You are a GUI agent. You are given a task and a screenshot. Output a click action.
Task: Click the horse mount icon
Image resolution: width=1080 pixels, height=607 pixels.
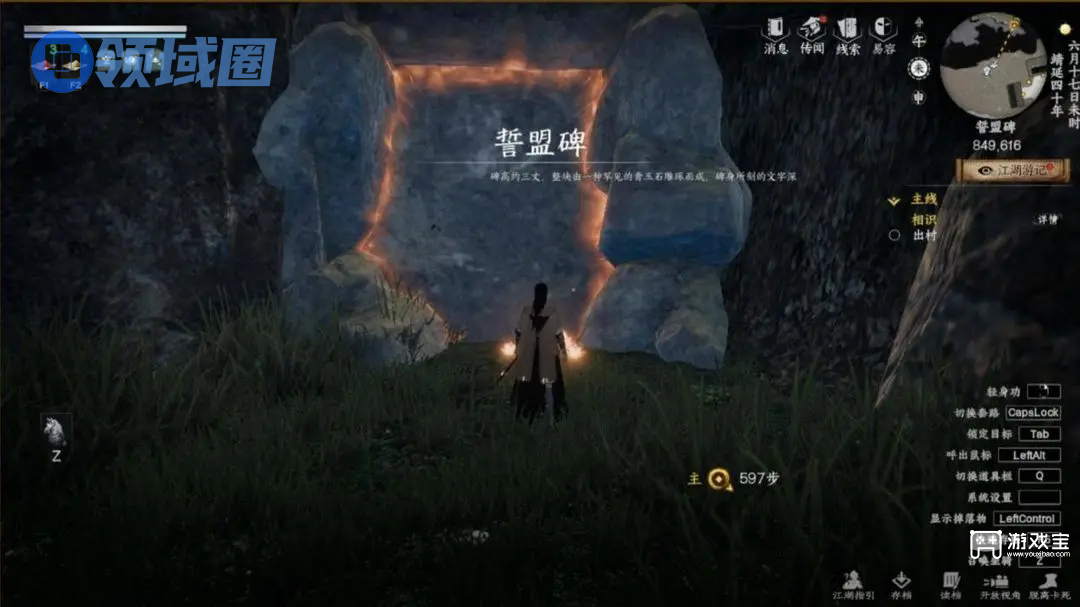pos(54,431)
